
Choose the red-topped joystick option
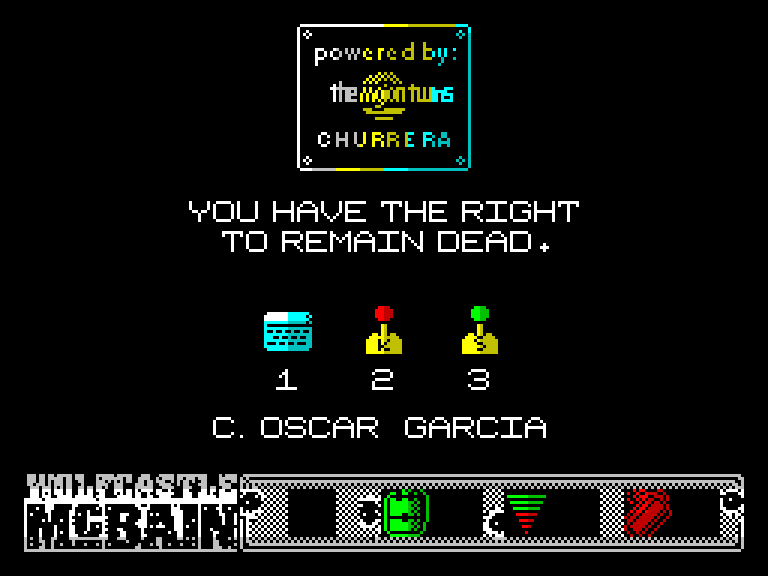[x=383, y=331]
